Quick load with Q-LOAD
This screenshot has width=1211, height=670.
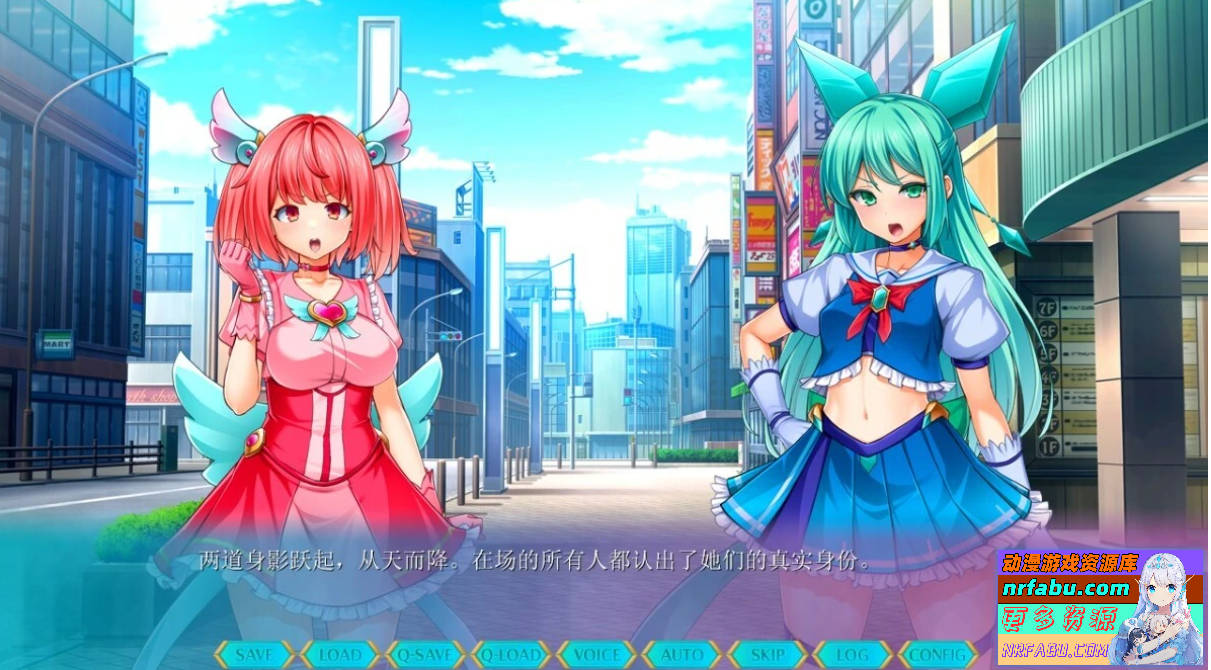pos(511,655)
